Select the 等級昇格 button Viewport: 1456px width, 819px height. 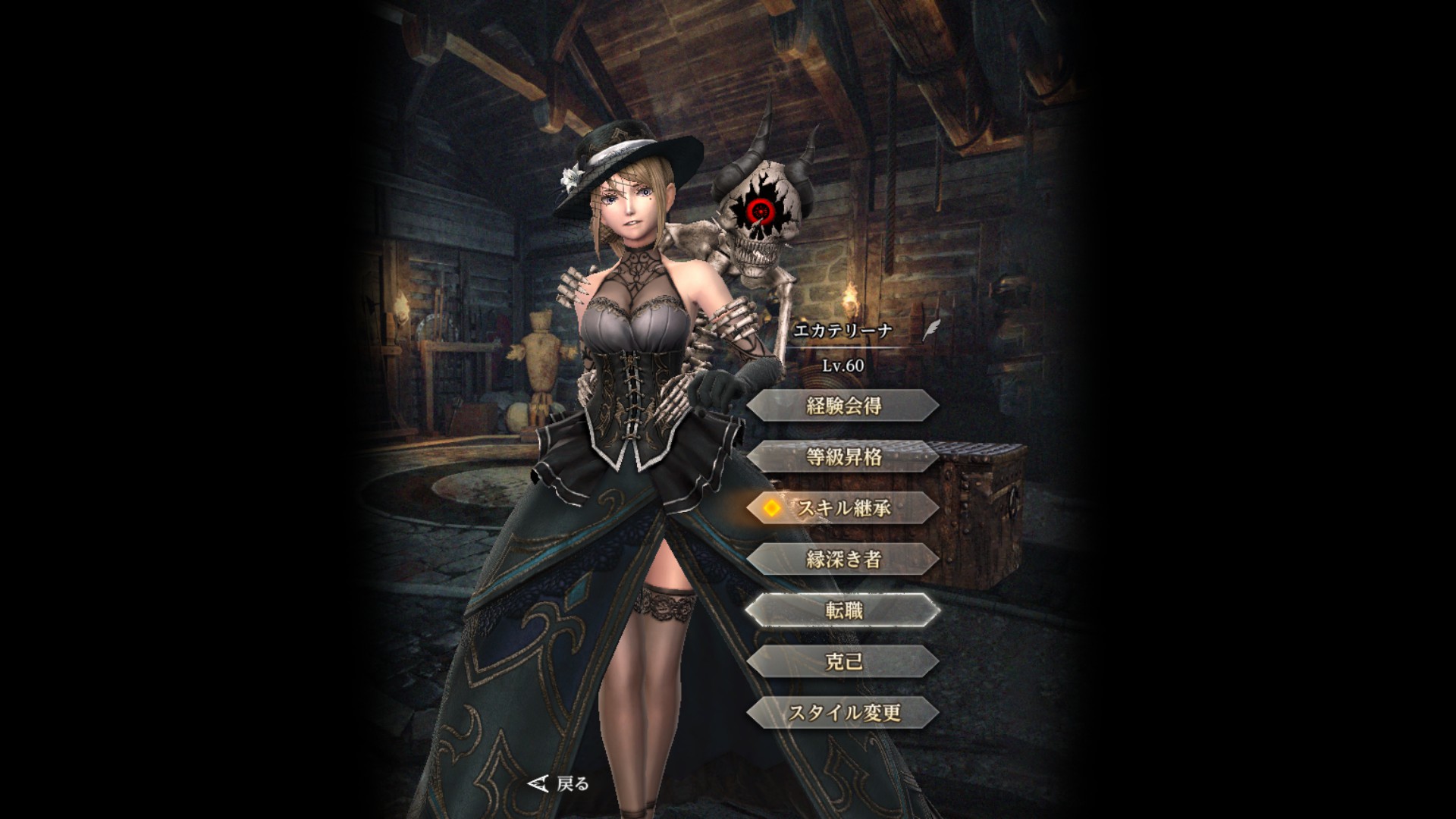[843, 457]
